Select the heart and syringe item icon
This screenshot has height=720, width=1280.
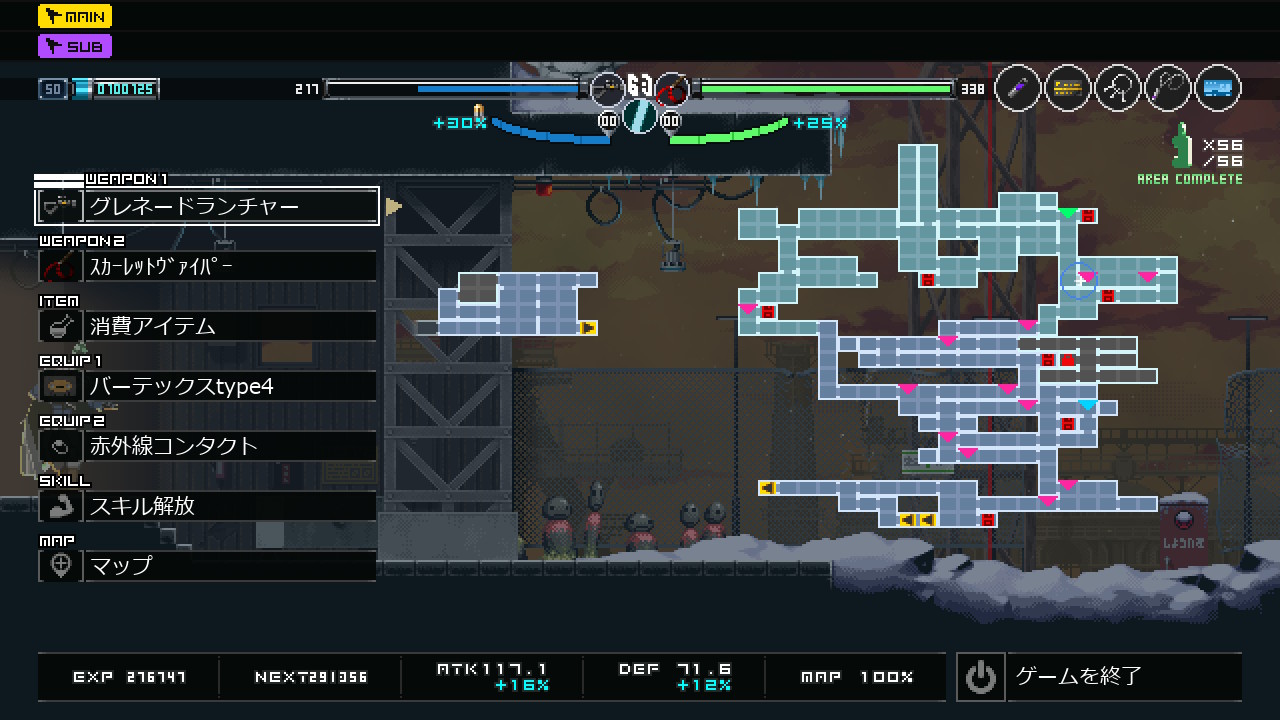1168,88
